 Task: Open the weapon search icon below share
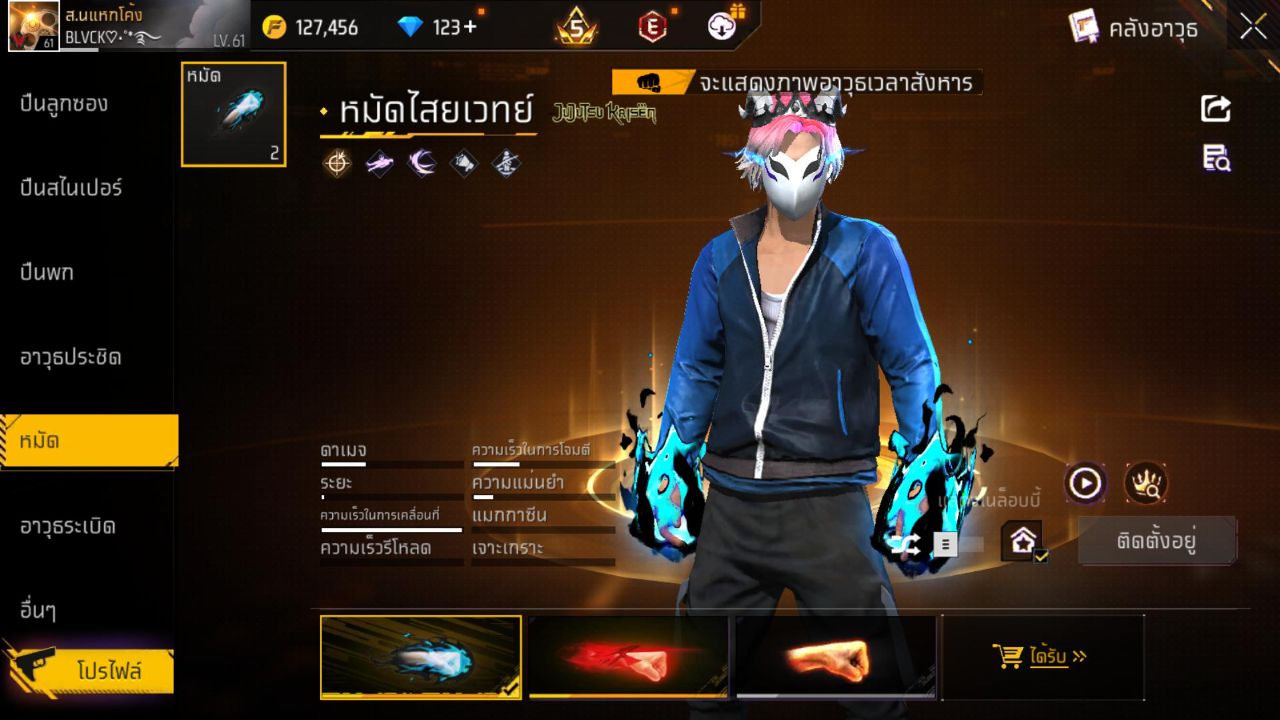(x=1214, y=158)
